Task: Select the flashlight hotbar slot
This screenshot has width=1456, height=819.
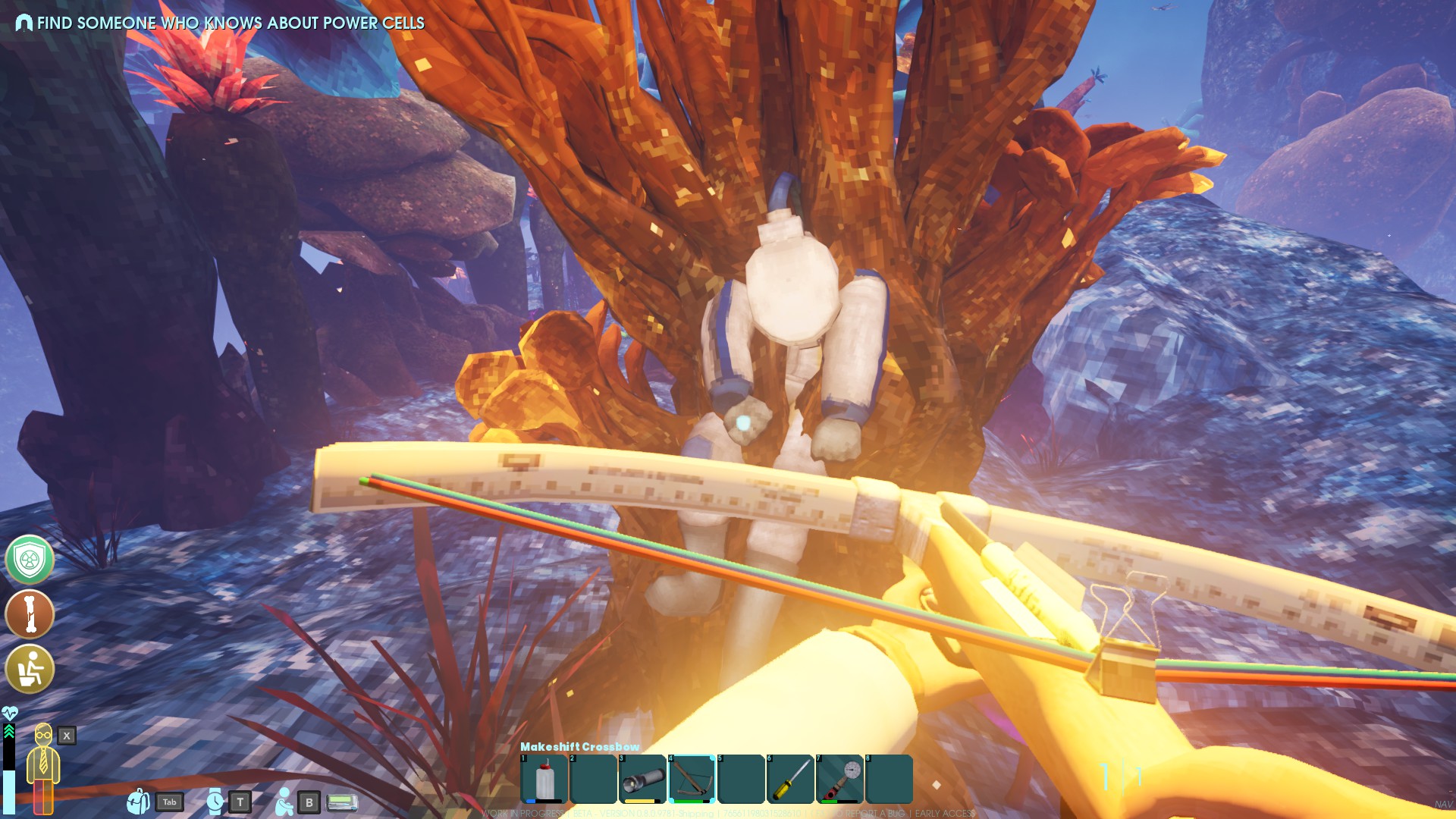Action: pyautogui.click(x=642, y=778)
